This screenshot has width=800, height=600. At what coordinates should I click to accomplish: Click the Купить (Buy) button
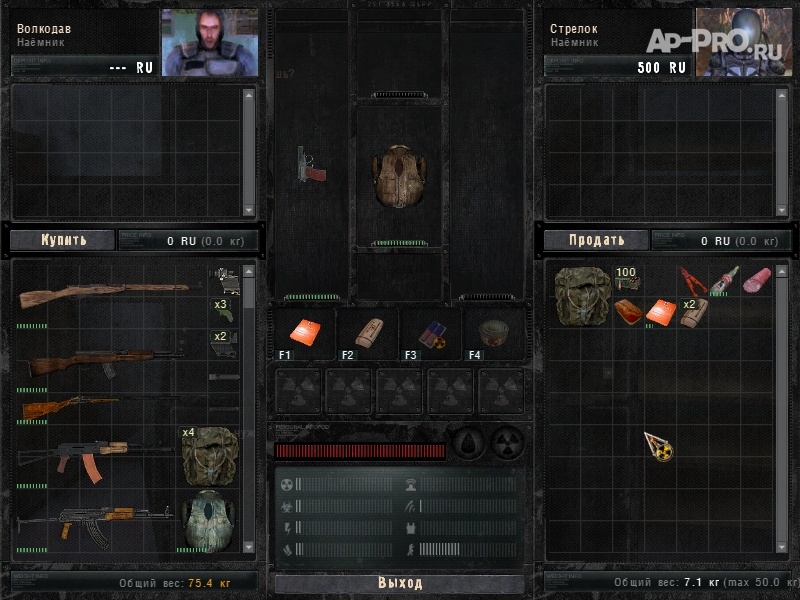pos(63,240)
